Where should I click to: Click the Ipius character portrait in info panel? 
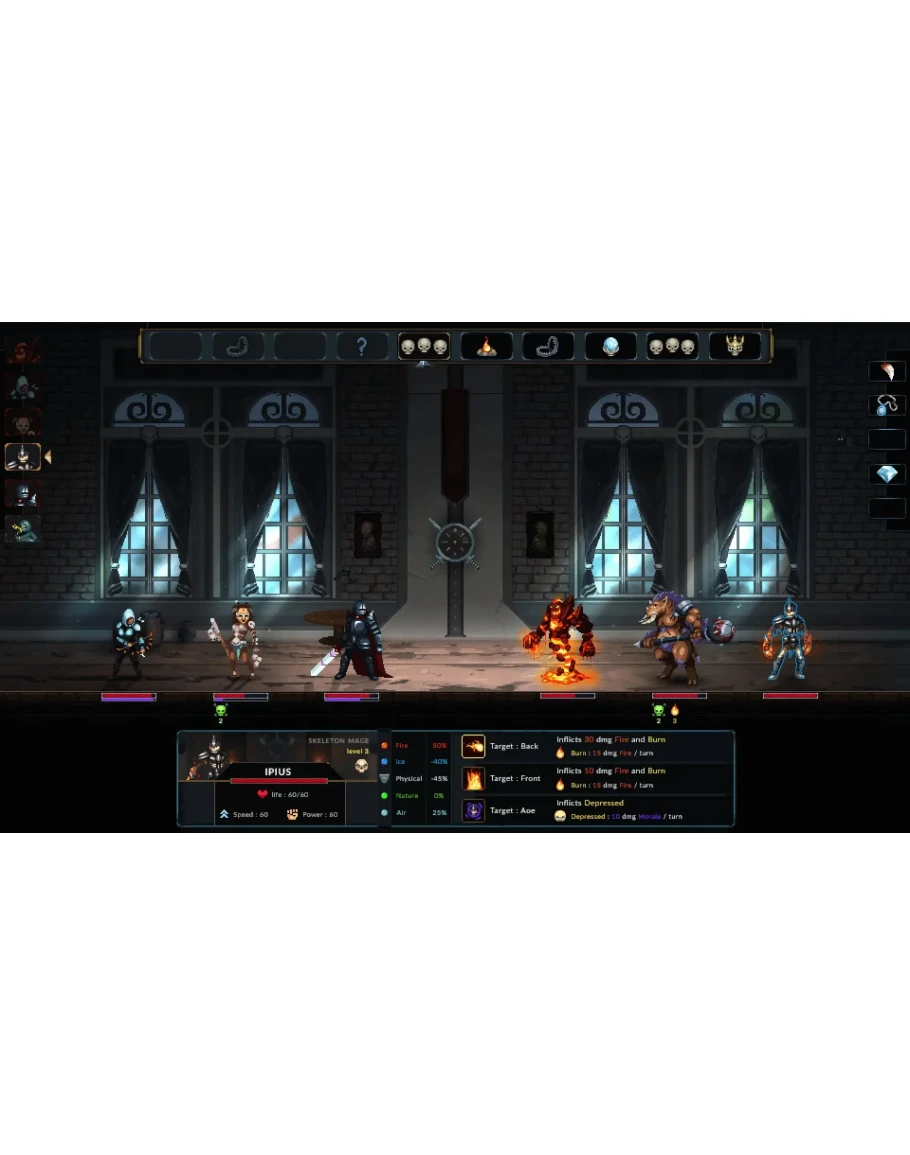[x=208, y=758]
